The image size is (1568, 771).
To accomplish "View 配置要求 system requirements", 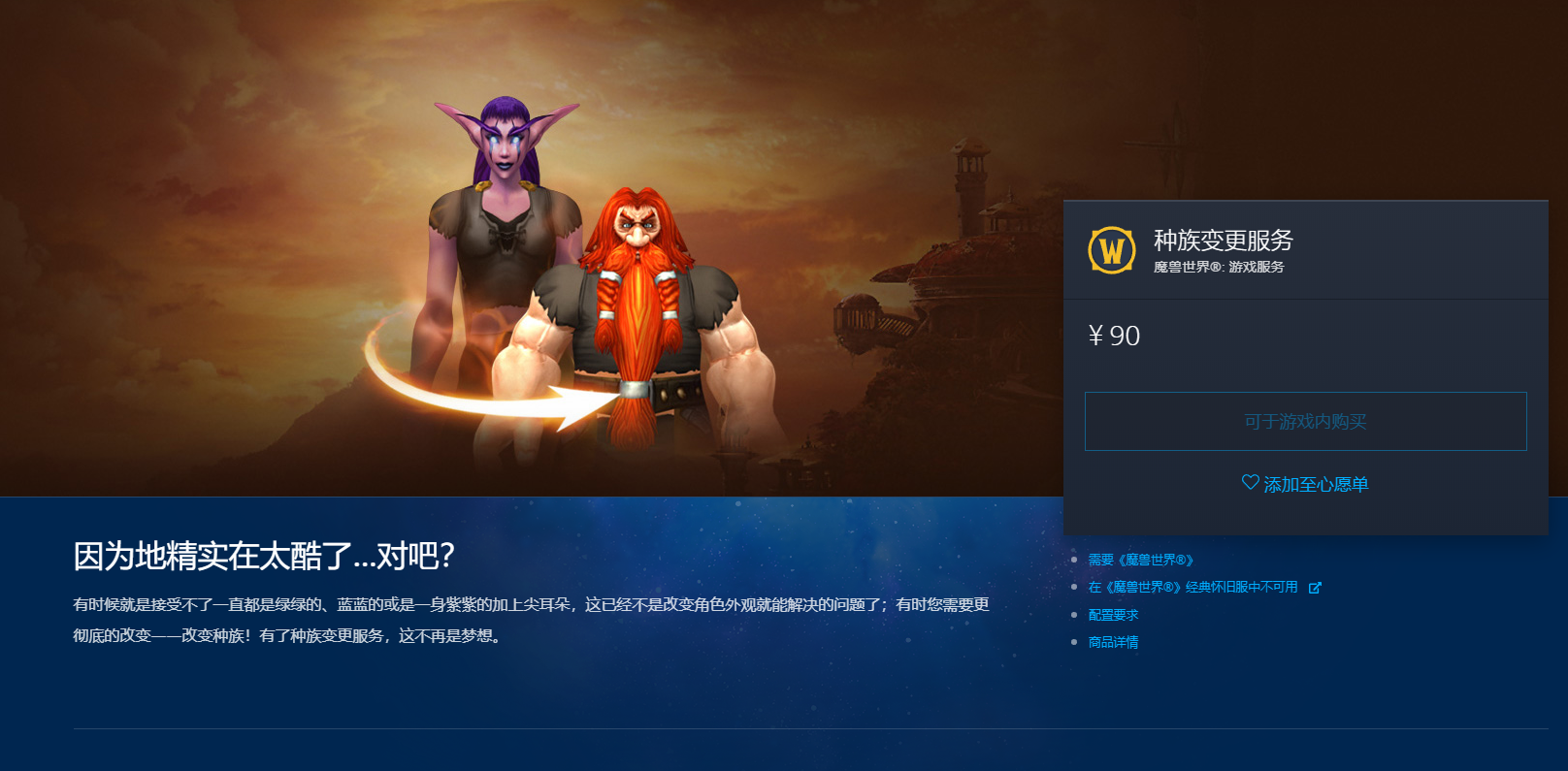I will point(1113,615).
